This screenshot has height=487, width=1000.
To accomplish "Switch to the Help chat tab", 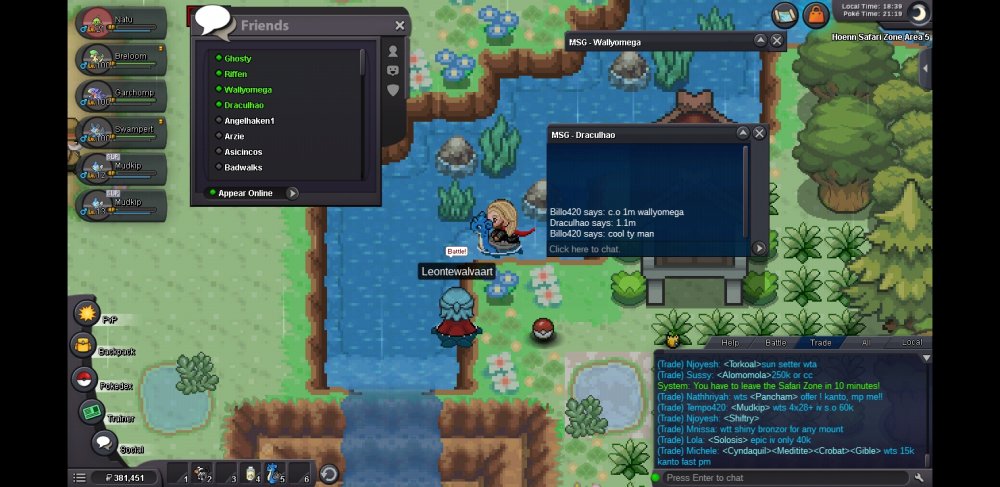I will coord(730,342).
